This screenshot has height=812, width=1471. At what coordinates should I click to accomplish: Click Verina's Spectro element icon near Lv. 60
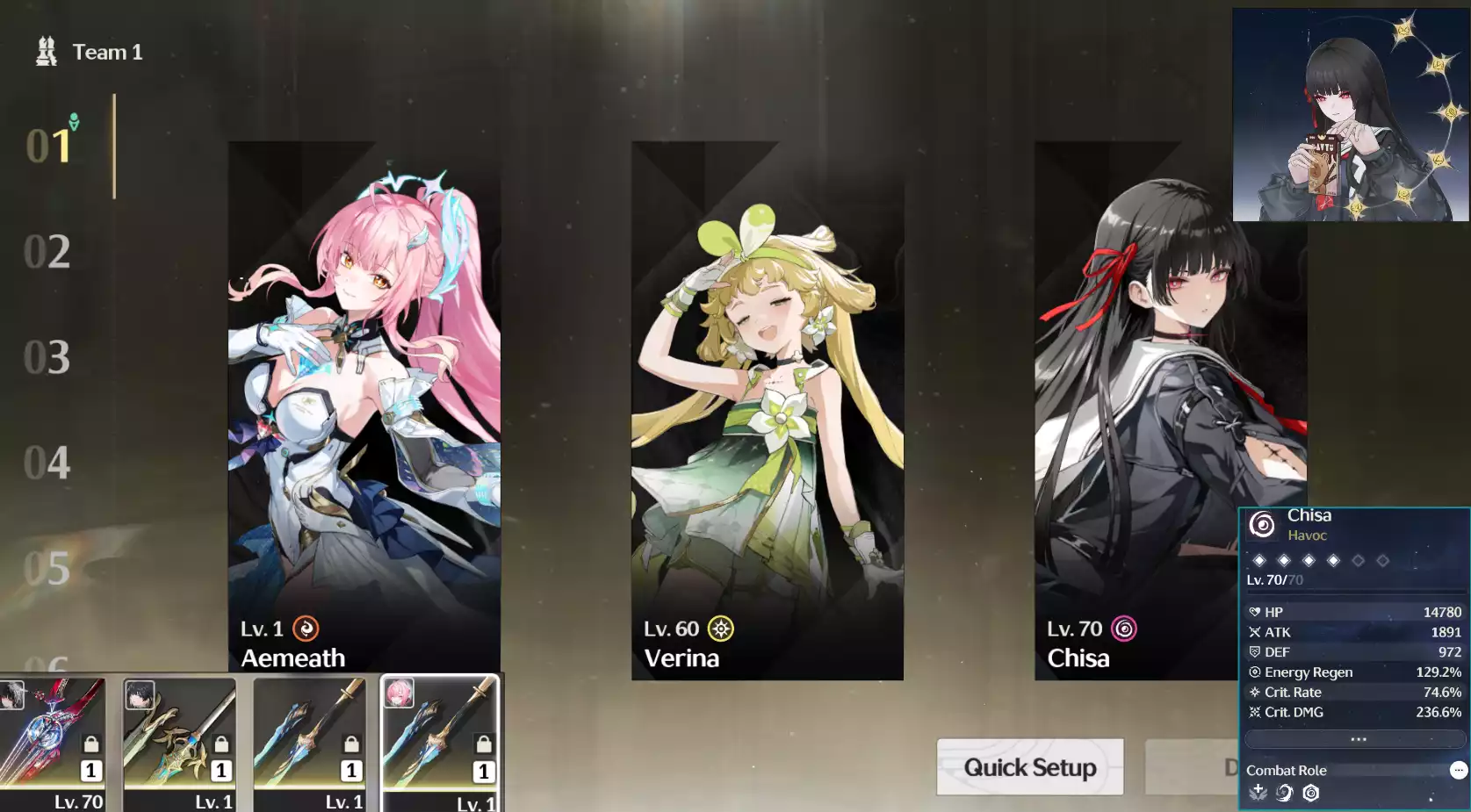pos(719,629)
